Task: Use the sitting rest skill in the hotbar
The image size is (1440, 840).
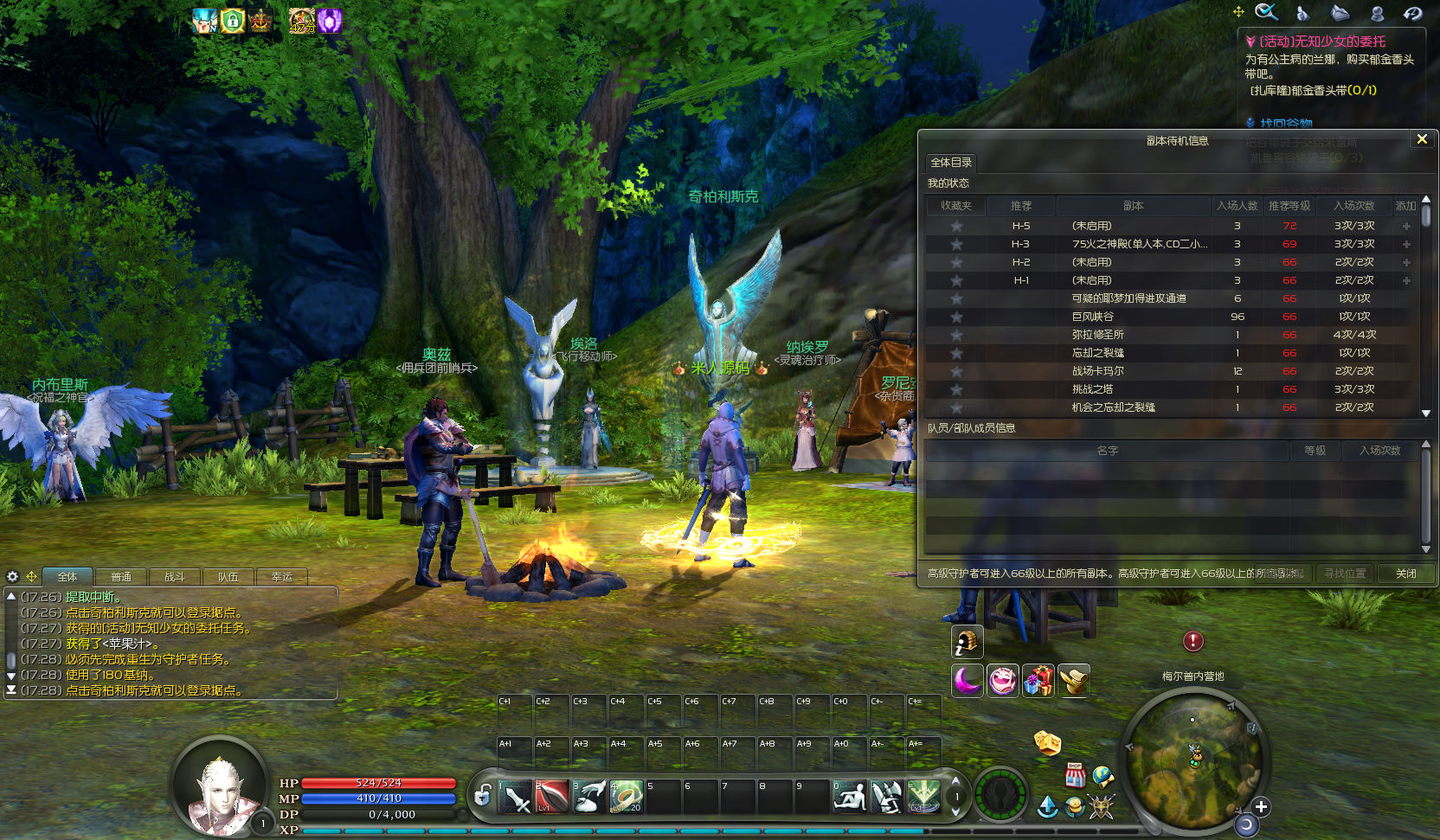Action: pyautogui.click(x=849, y=797)
